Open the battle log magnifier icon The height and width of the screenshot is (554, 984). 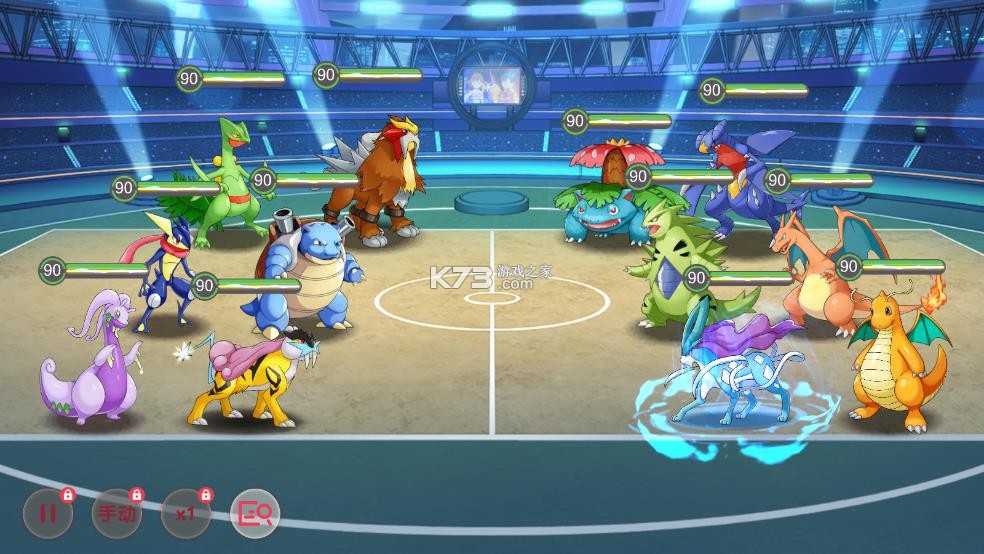pos(254,514)
